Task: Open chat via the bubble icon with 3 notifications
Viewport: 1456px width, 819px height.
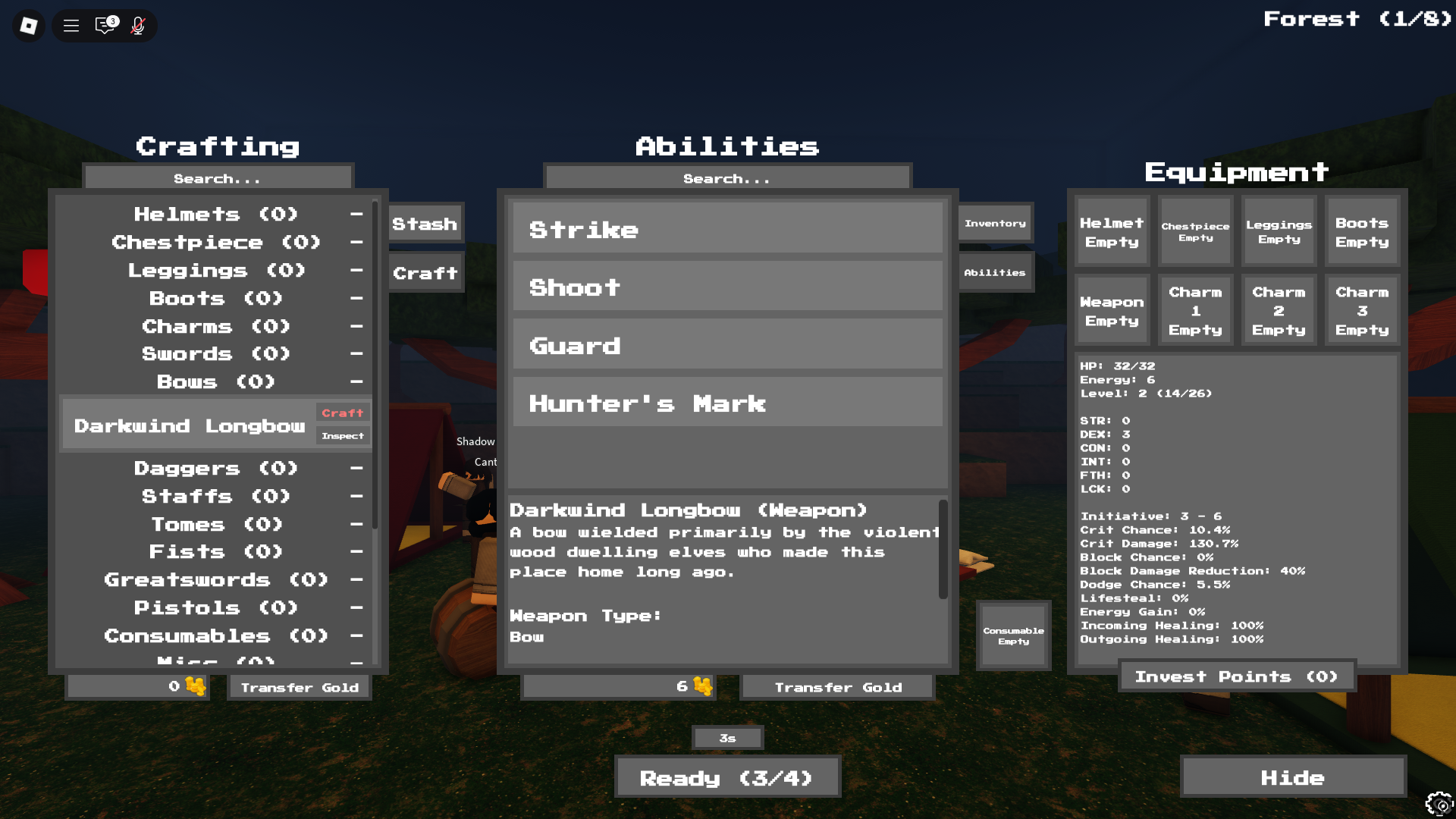Action: [x=104, y=25]
